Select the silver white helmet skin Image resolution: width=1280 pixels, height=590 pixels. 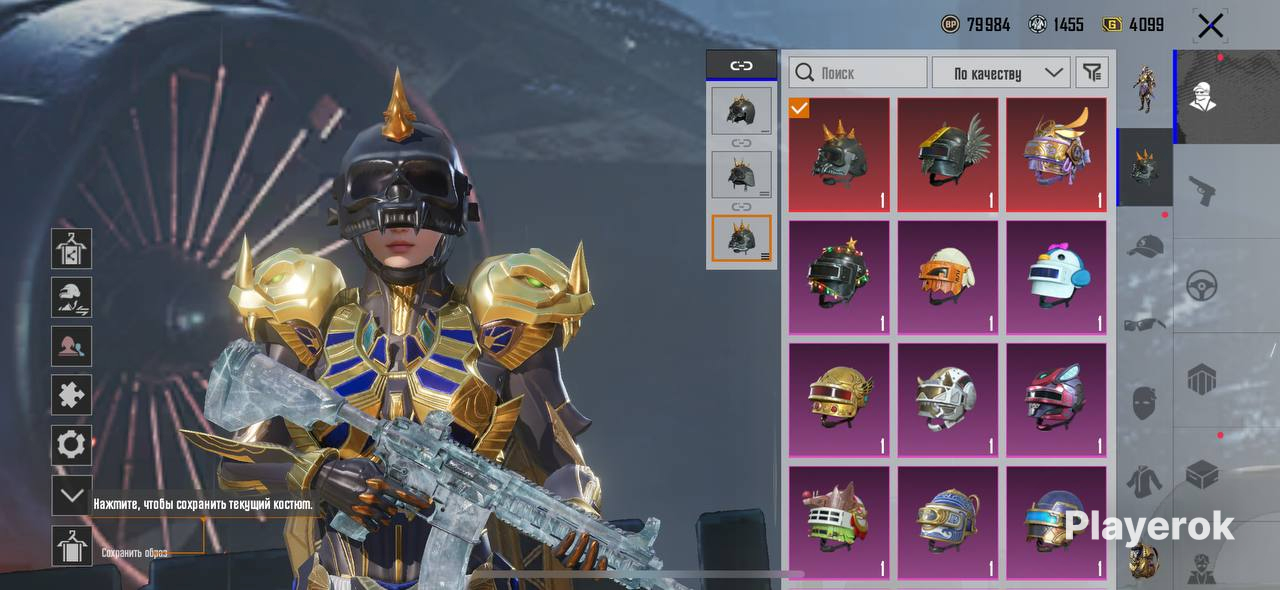947,400
